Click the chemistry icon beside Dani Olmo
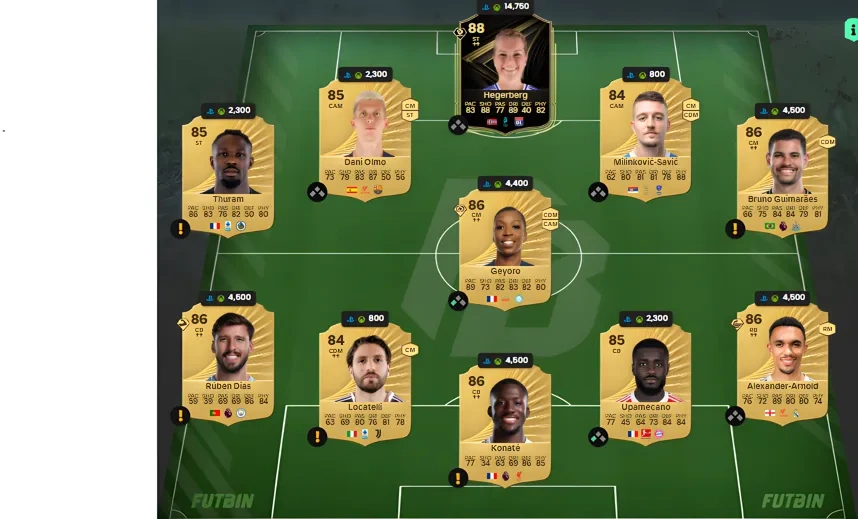 coord(317,192)
